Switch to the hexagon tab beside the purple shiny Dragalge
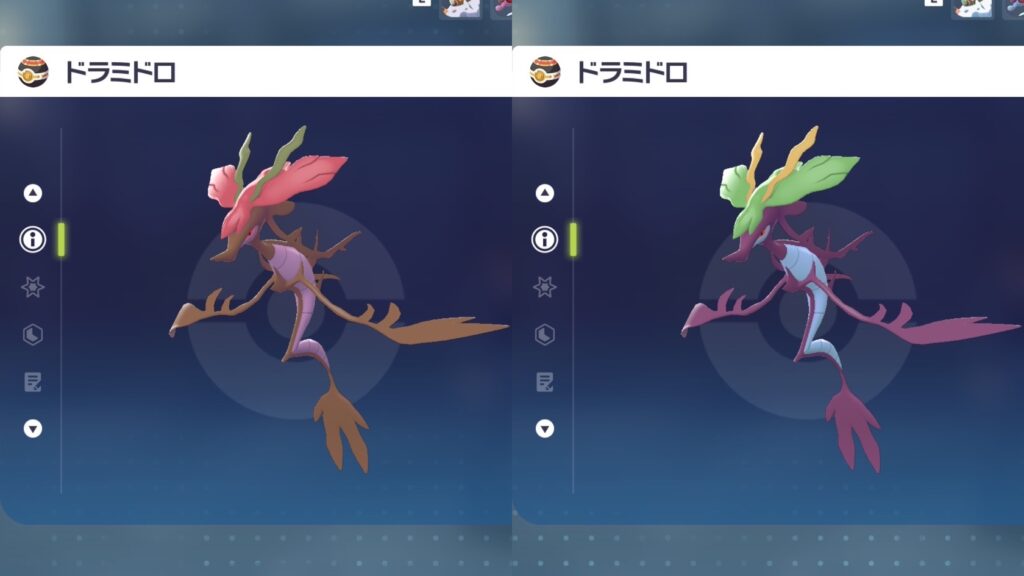The width and height of the screenshot is (1024, 576). point(545,334)
